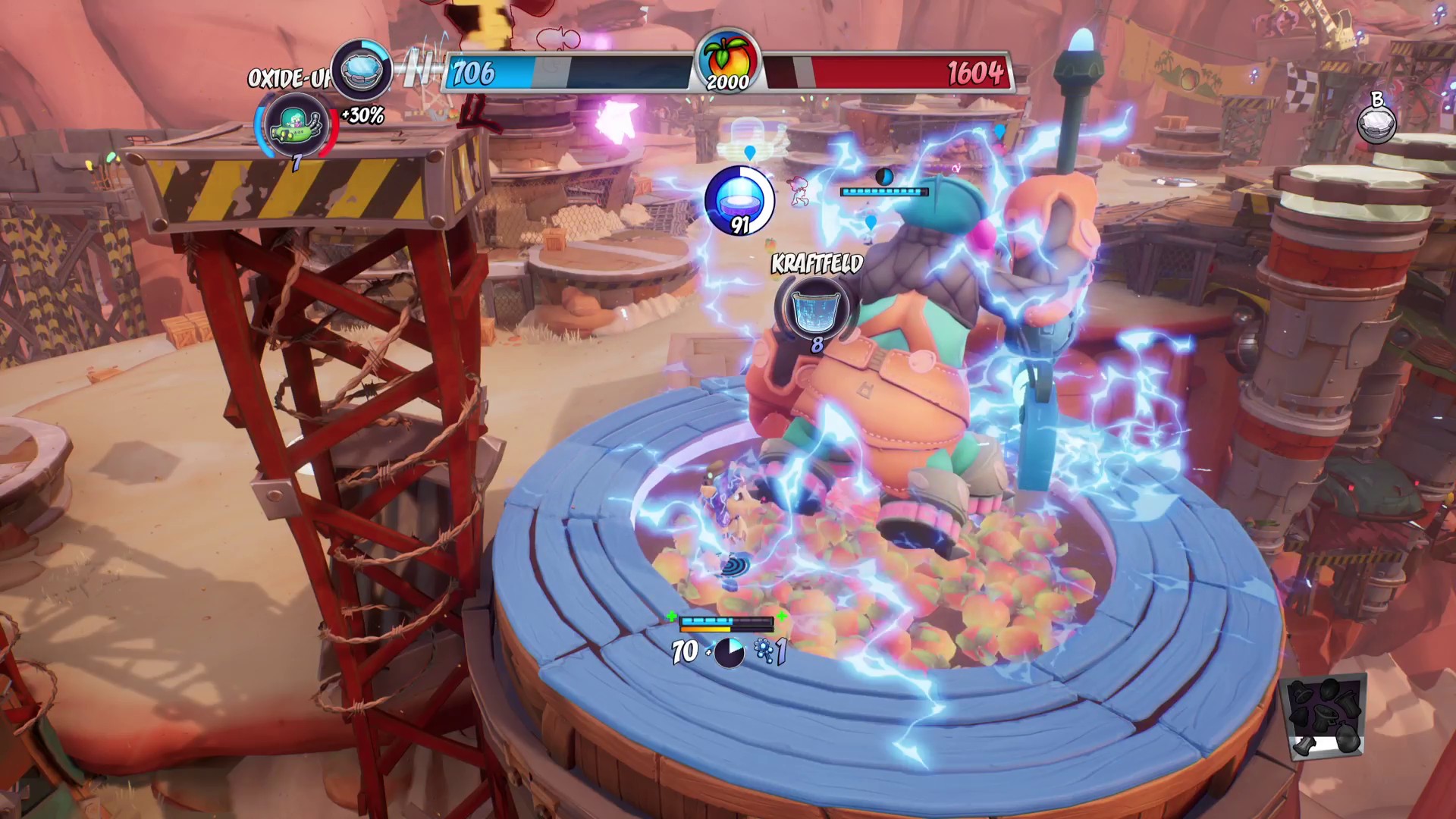Screen dimensions: 1456x819
Task: Select the blue relic station marker showing 91
Action: tap(737, 200)
